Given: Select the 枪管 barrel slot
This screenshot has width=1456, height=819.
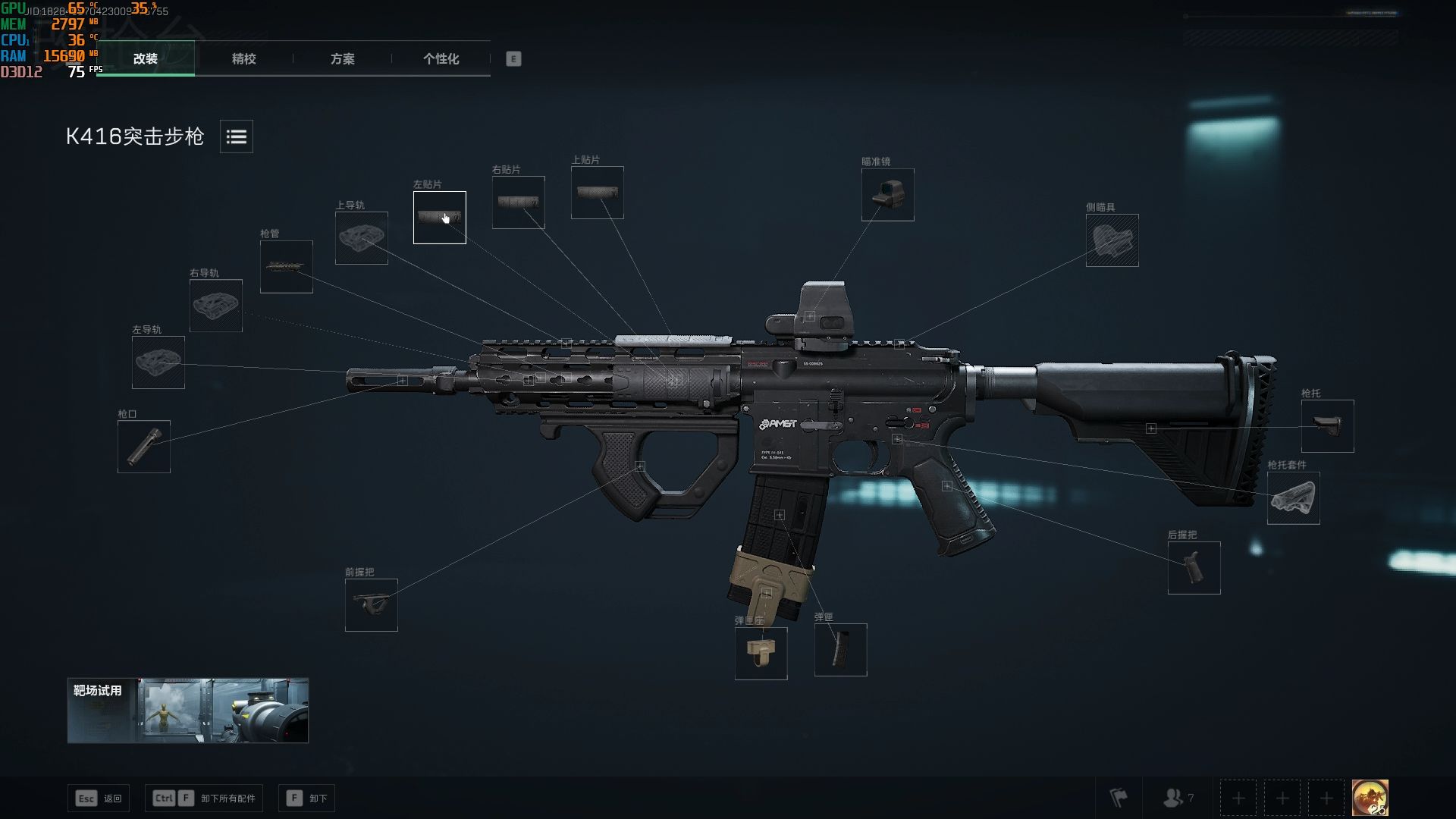Looking at the screenshot, I should [x=286, y=267].
